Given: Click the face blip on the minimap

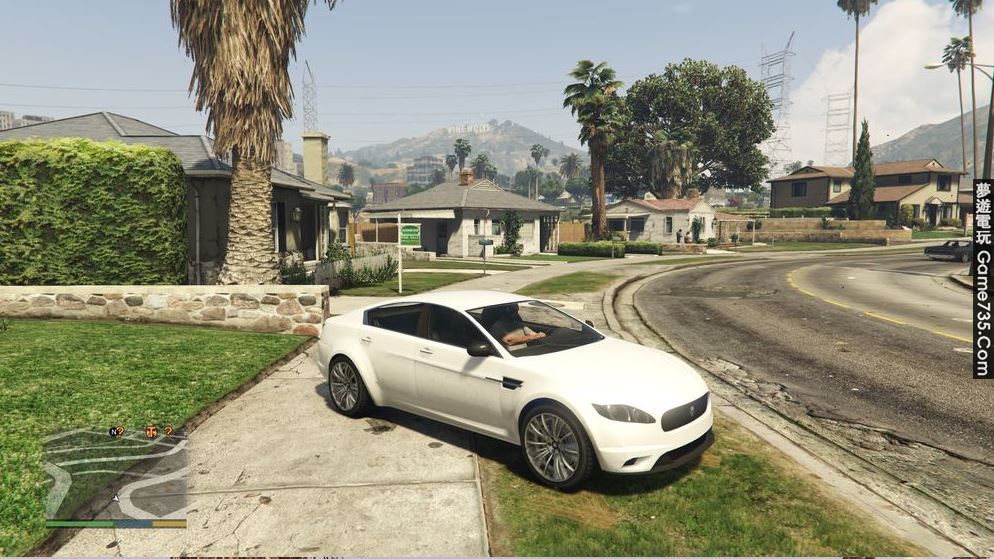Looking at the screenshot, I should 152,432.
